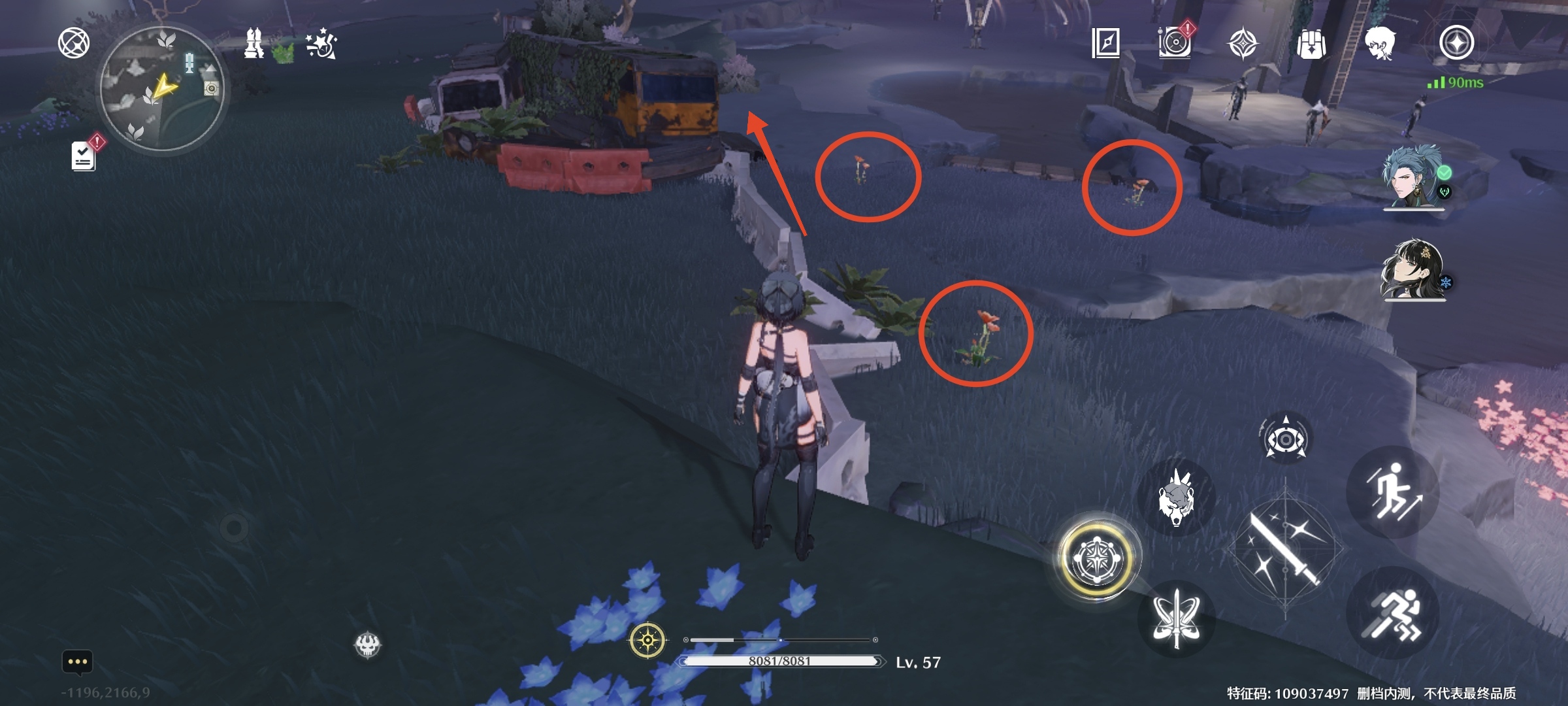
Task: Open the character head profile menu
Action: 1380,44
